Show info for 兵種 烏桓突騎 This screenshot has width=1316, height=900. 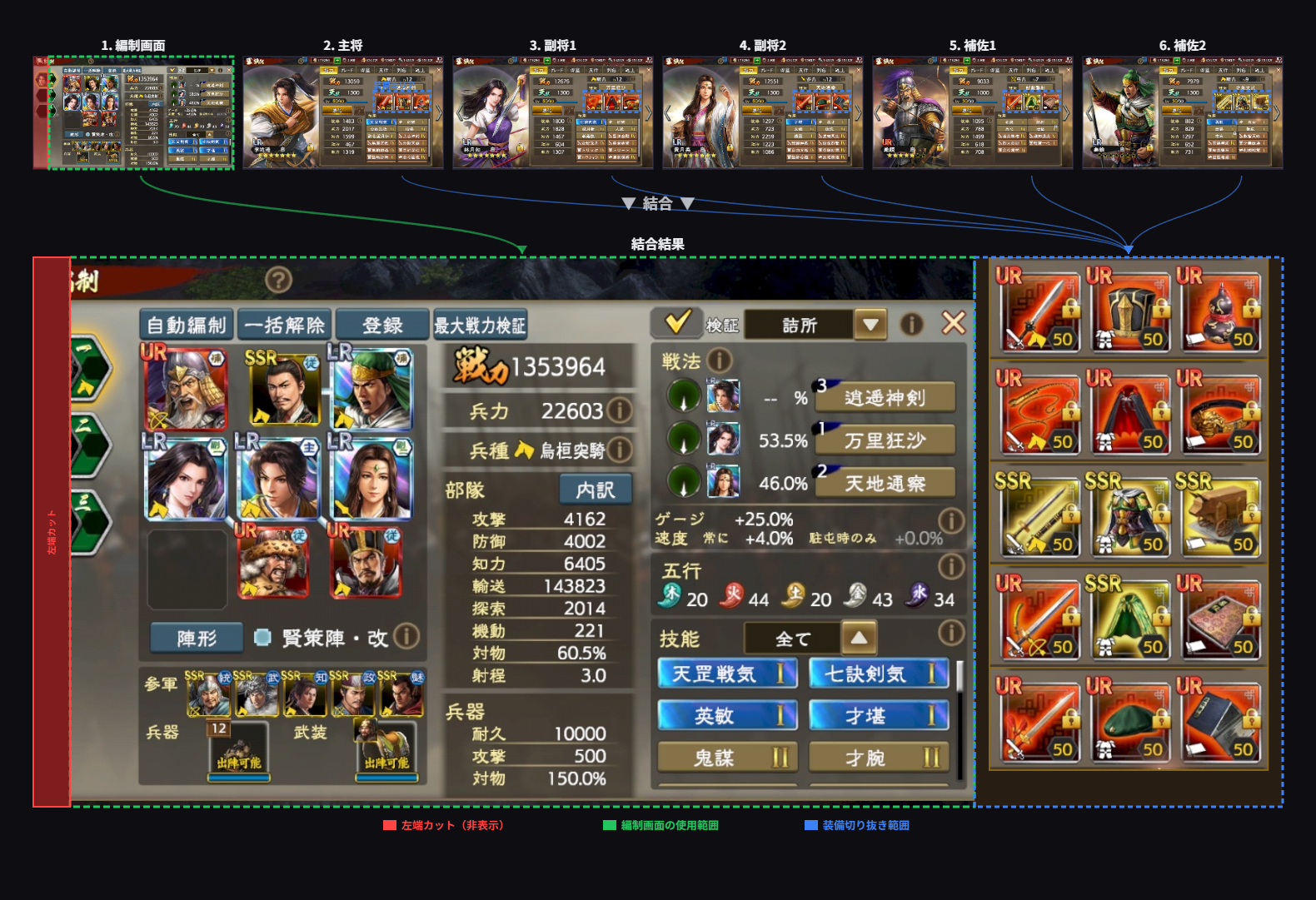(x=619, y=450)
